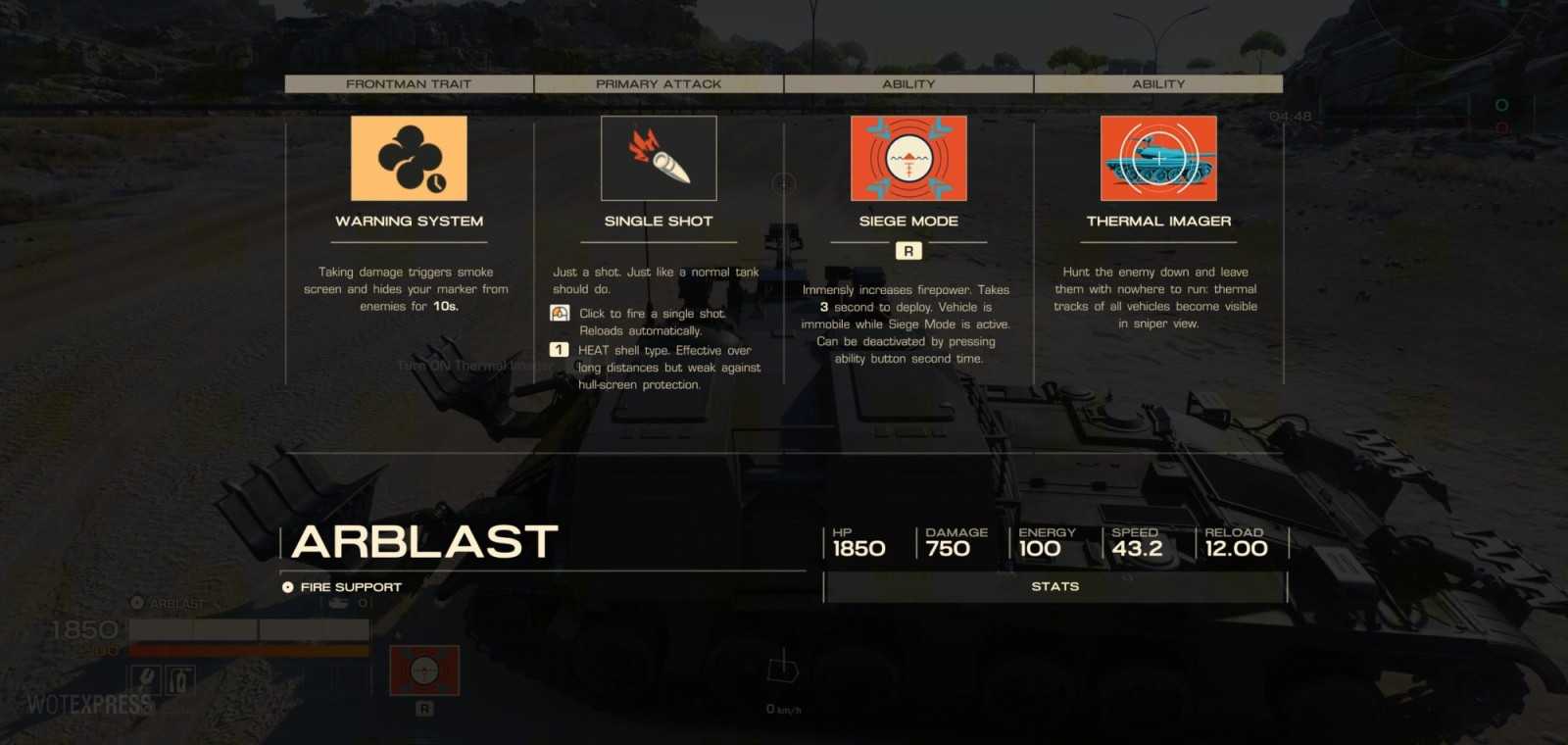Click the Thermal Imager tank icon
Screen dimensions: 1568x745
tap(1158, 158)
